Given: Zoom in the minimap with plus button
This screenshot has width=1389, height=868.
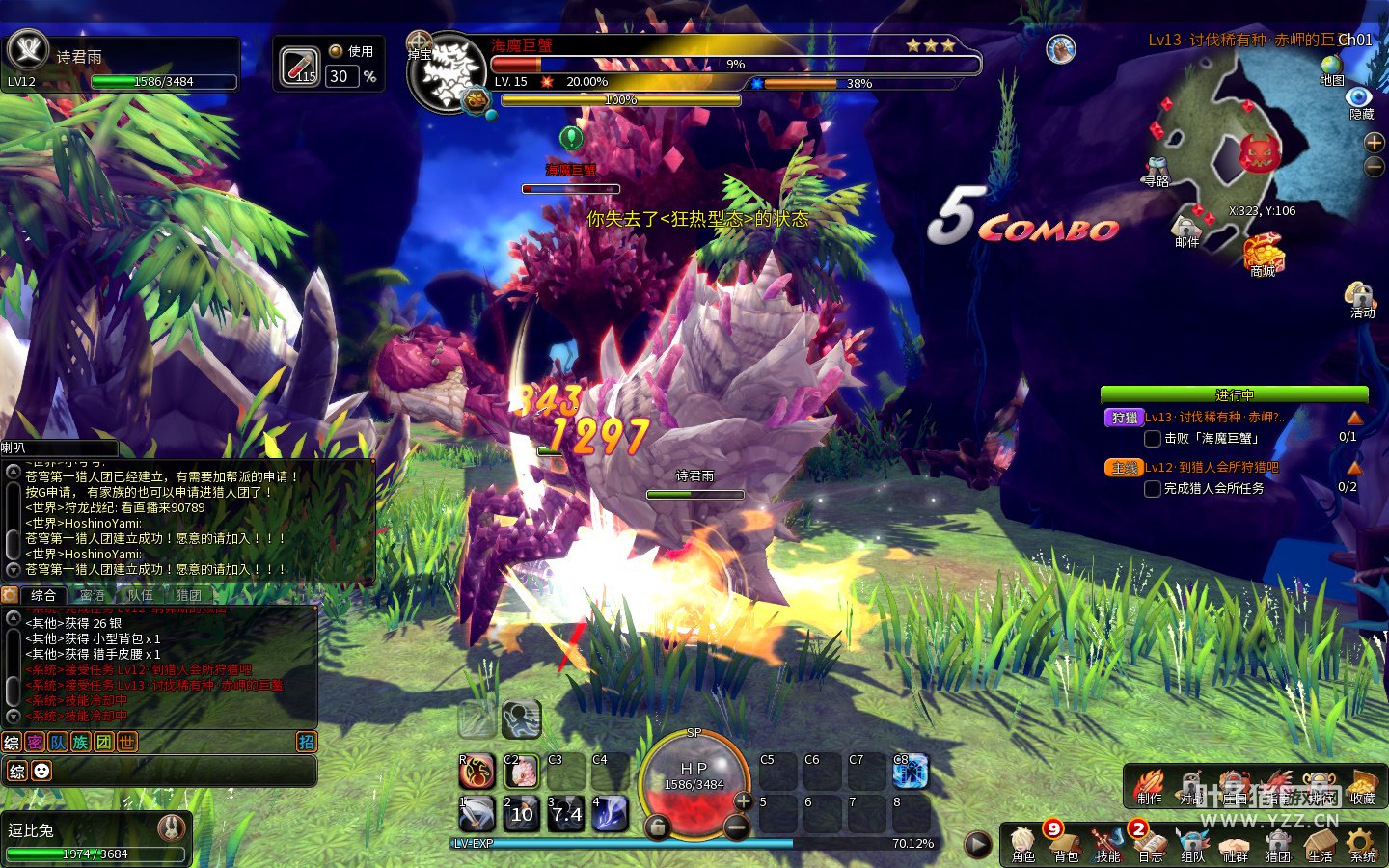Looking at the screenshot, I should pos(1375,143).
